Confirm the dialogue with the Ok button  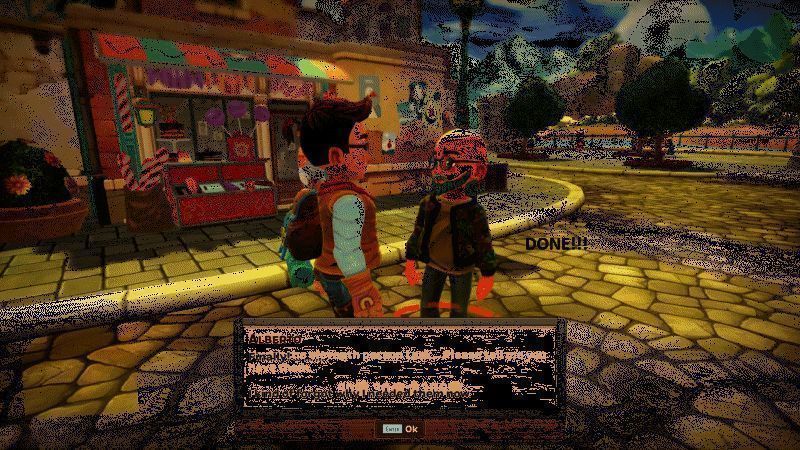click(x=410, y=429)
